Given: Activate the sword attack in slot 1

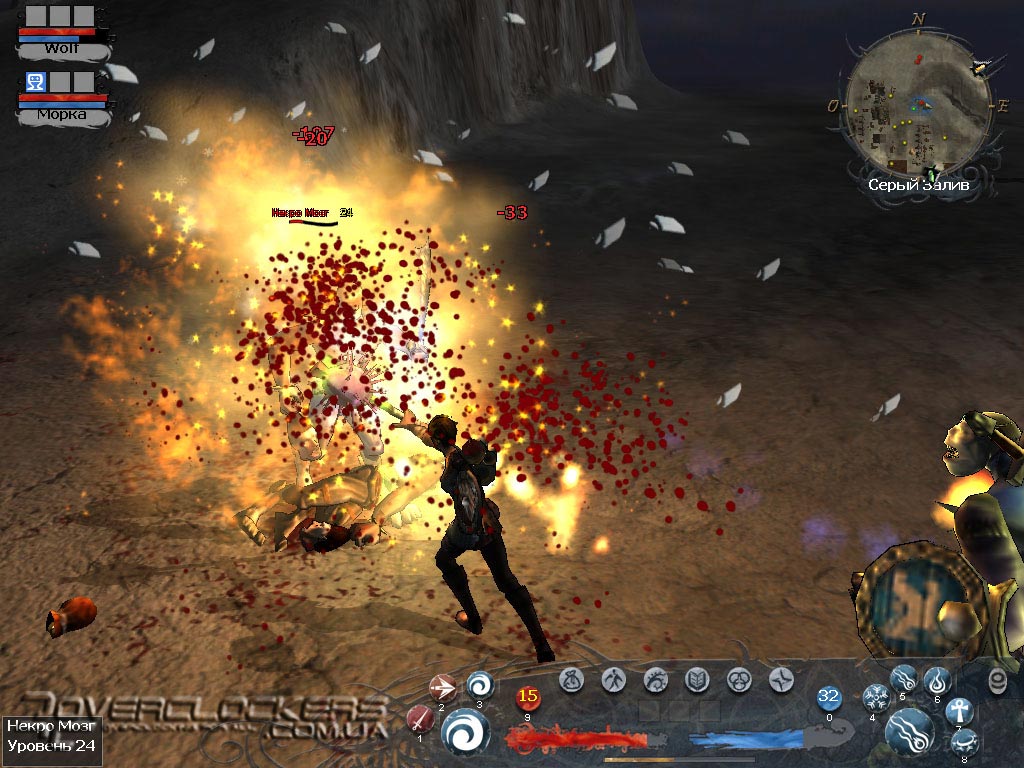Looking at the screenshot, I should tap(419, 718).
